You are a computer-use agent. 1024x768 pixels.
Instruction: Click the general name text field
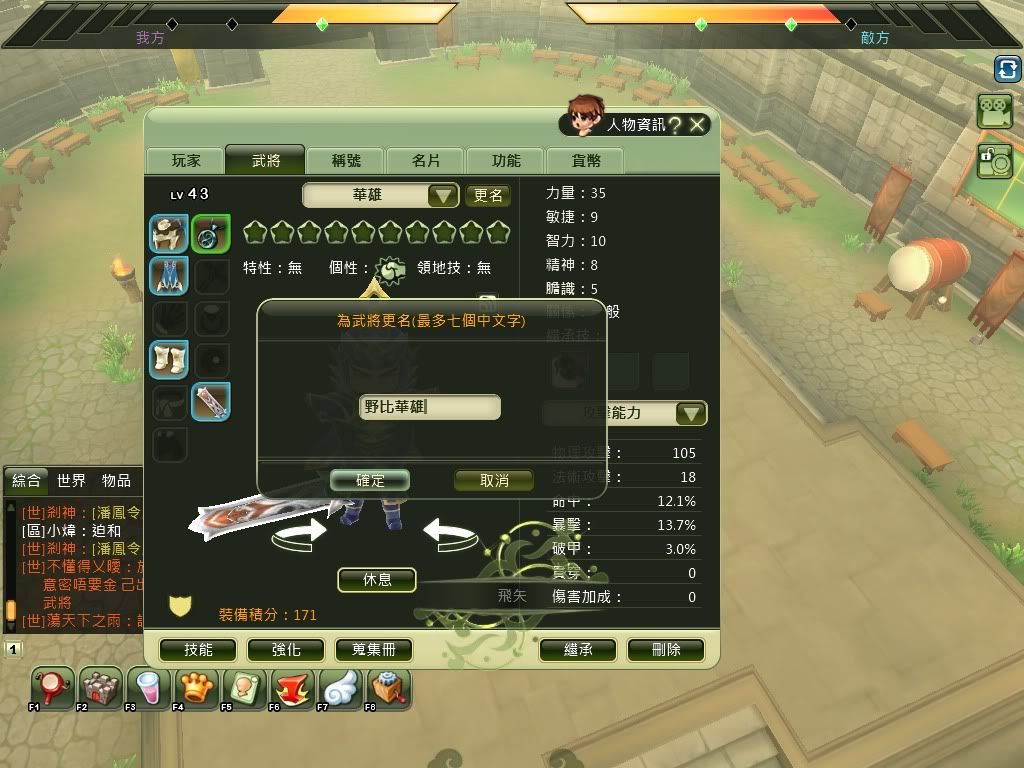pos(430,407)
